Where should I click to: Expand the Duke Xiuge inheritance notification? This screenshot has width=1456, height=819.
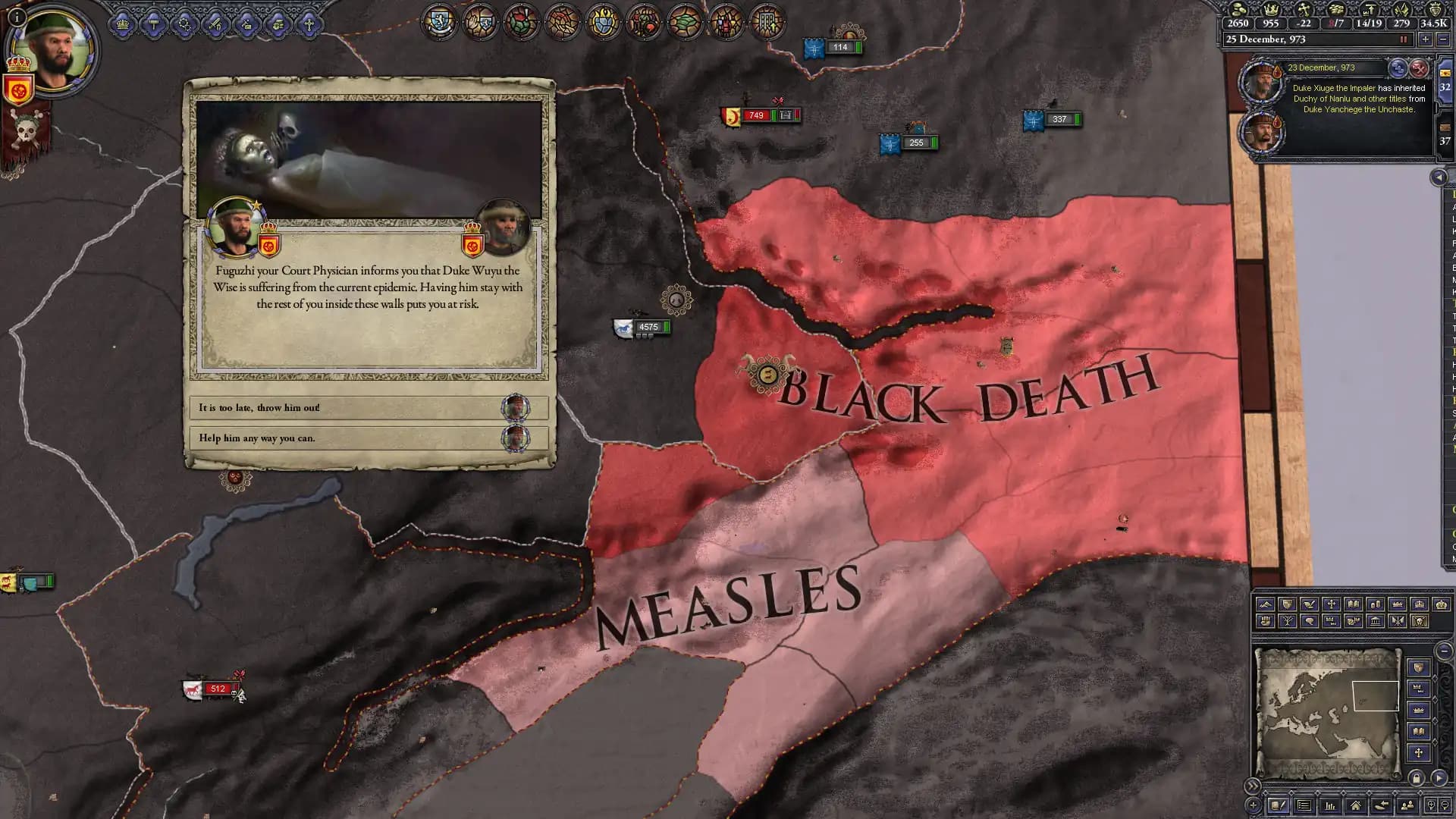pyautogui.click(x=1398, y=69)
